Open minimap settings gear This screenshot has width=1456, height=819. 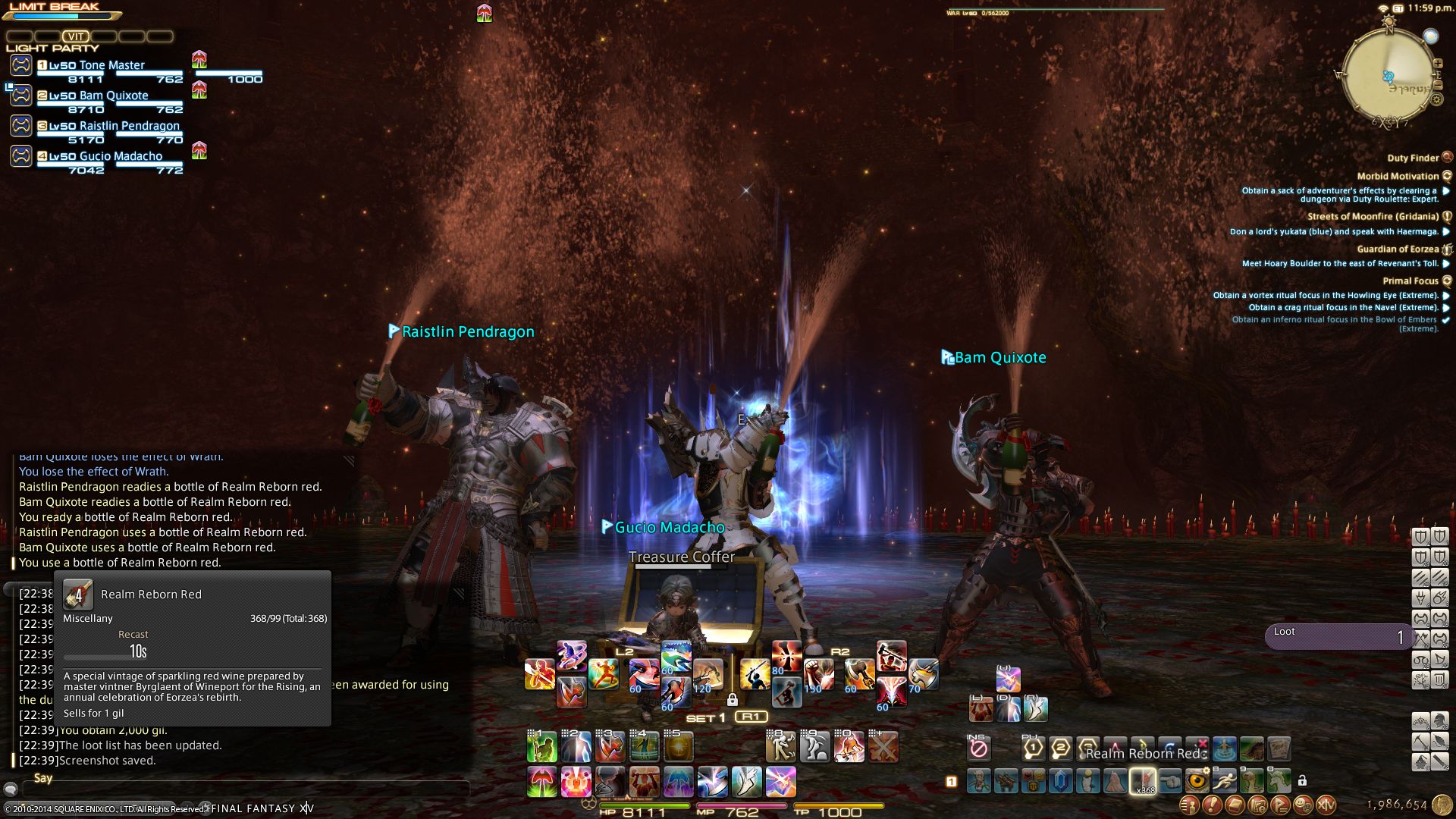point(1438,99)
